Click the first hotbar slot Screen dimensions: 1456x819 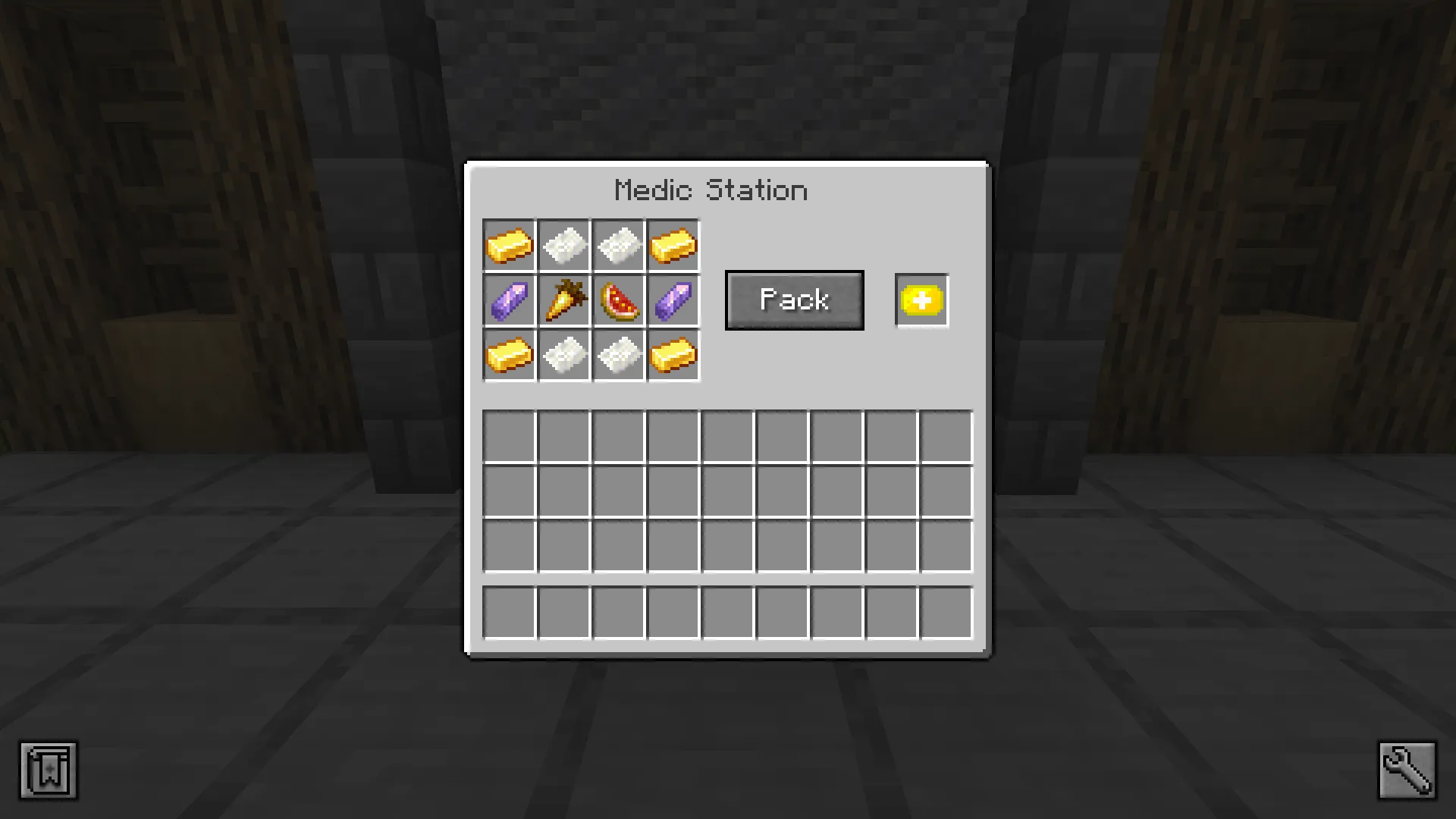(509, 612)
